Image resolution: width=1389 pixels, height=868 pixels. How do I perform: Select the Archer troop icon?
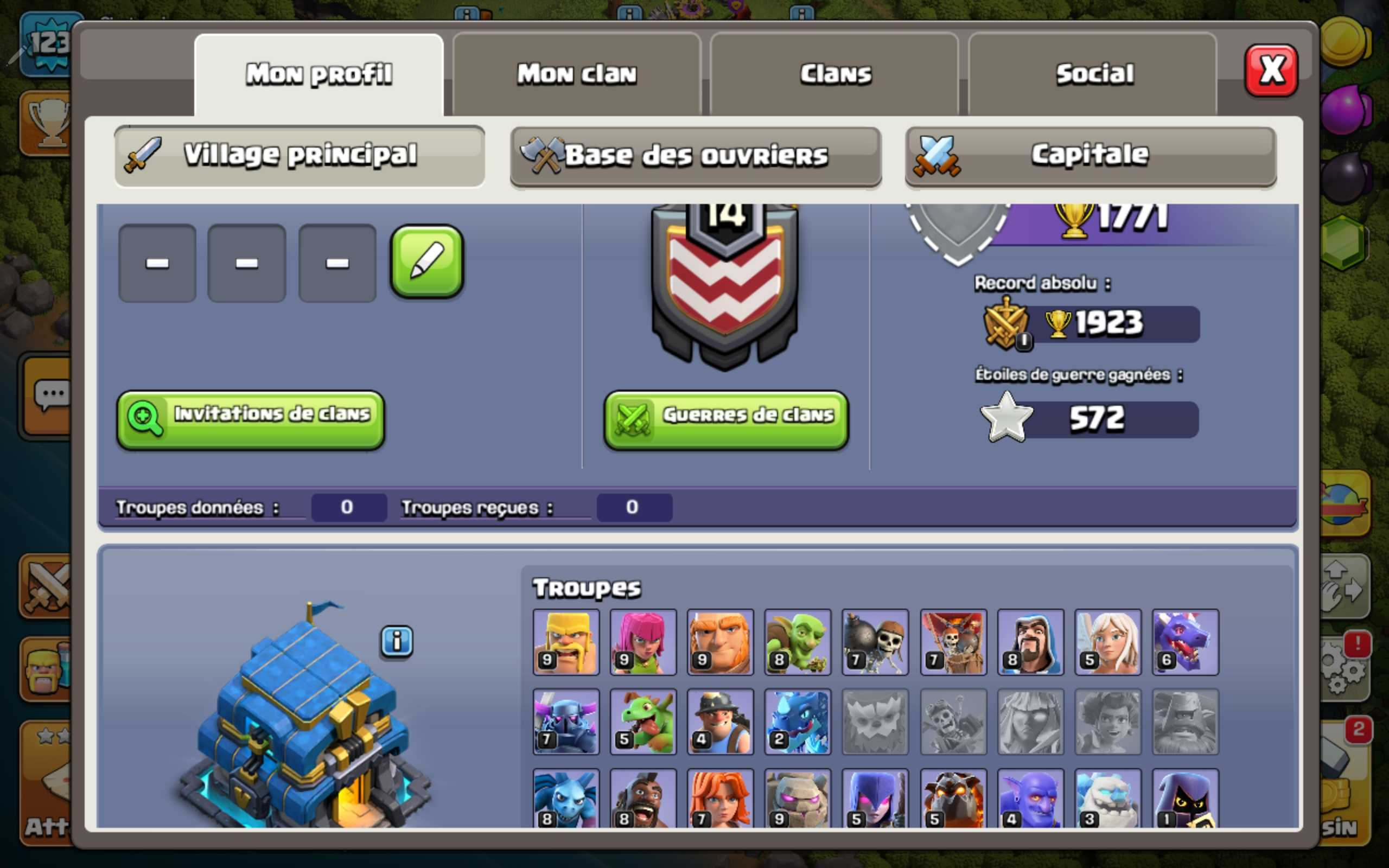643,642
